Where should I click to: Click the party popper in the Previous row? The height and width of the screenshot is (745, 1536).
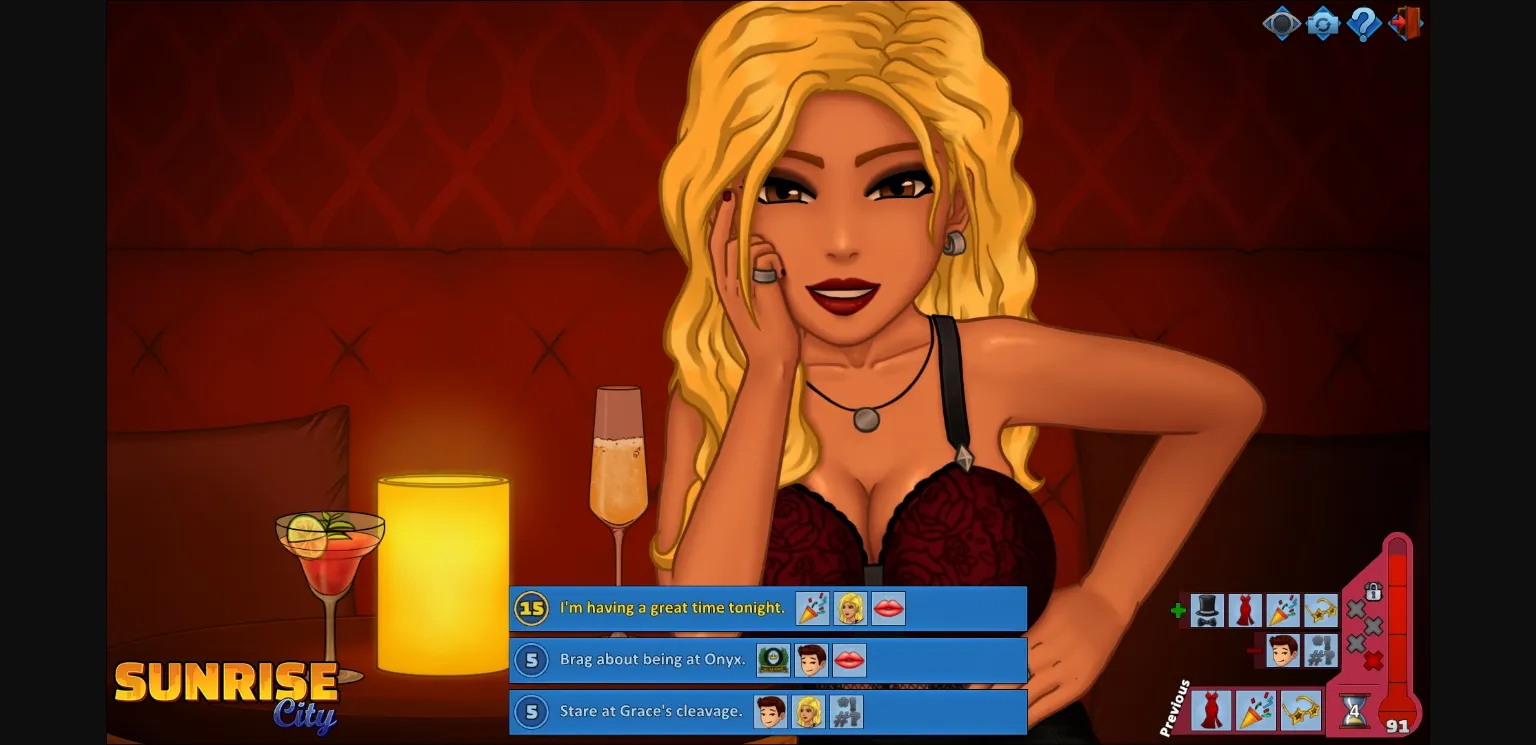pos(1255,710)
